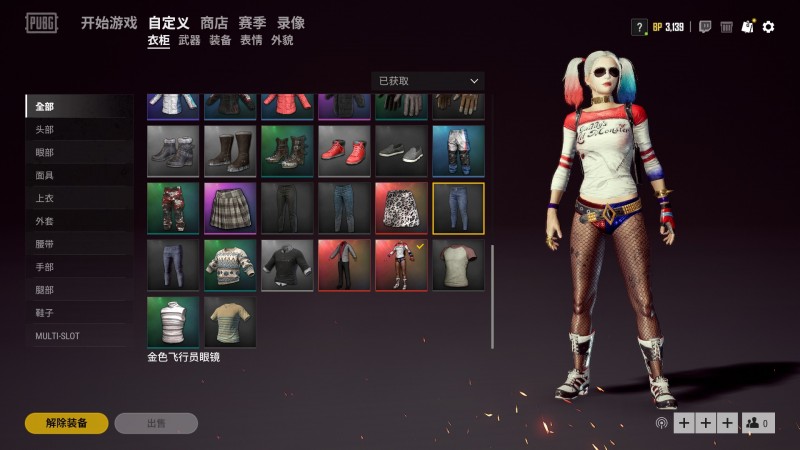Select the patterned knit sweater
The width and height of the screenshot is (800, 450).
coord(230,264)
